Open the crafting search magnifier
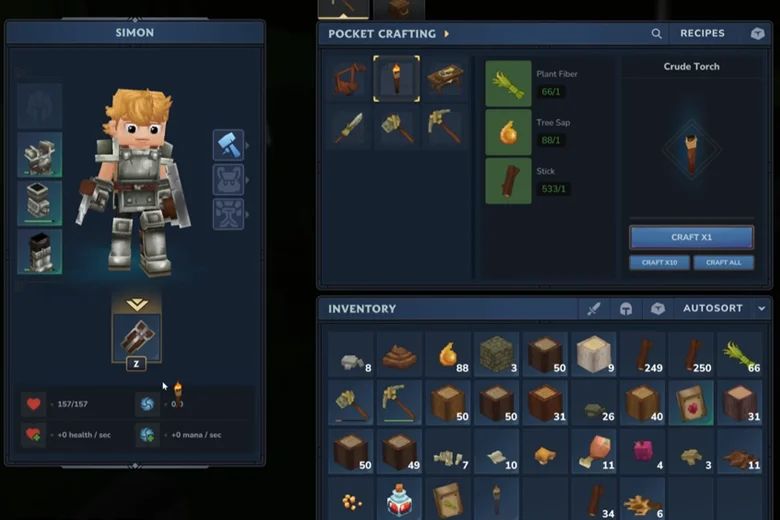The image size is (780, 520). 657,33
